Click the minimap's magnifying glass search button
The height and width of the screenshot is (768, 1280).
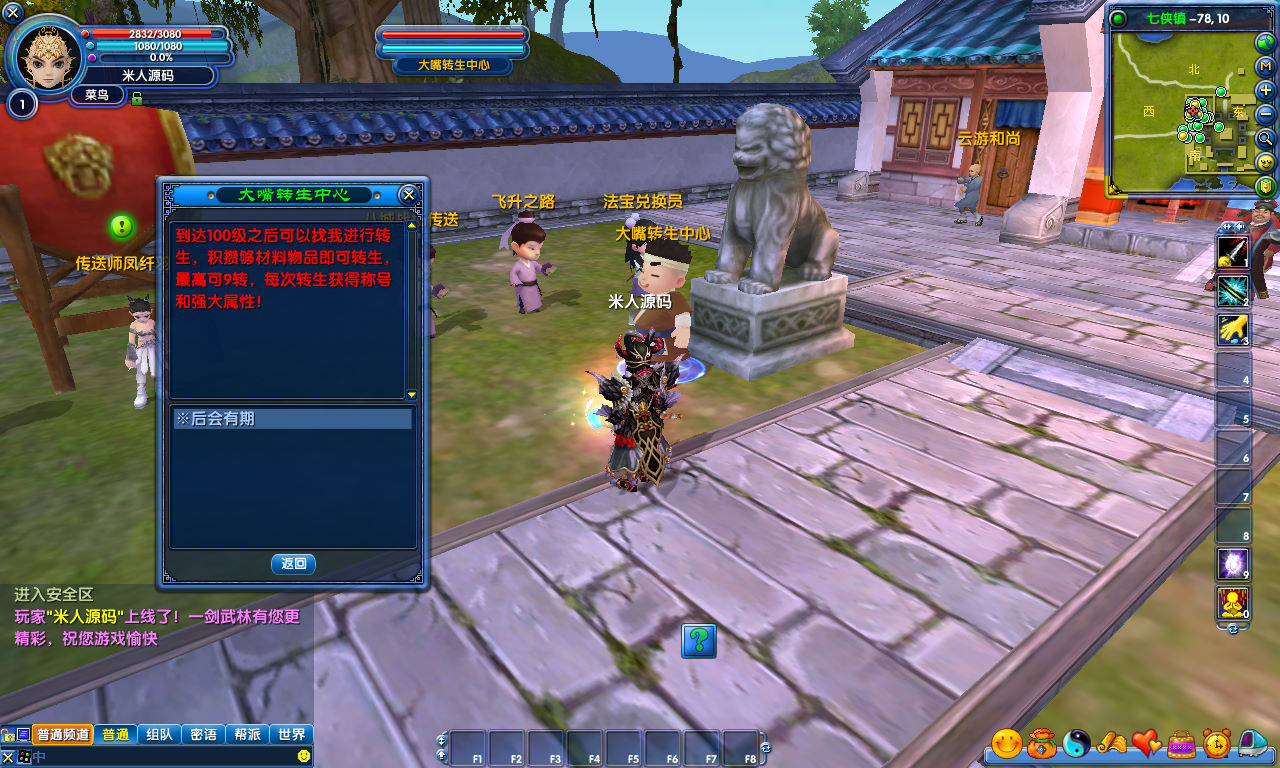(1266, 138)
